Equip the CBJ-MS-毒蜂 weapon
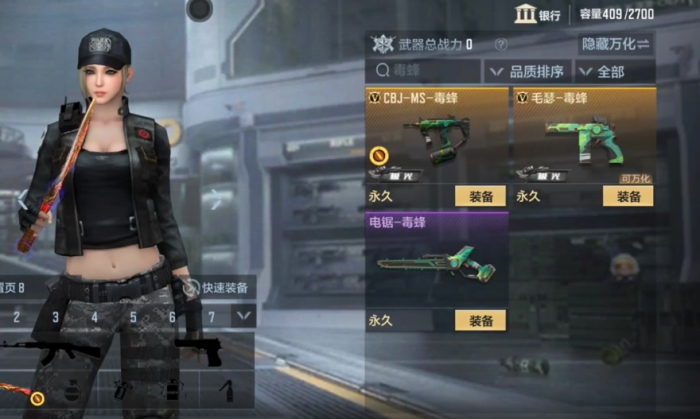Screen dimensions: 700x419 [x=480, y=196]
